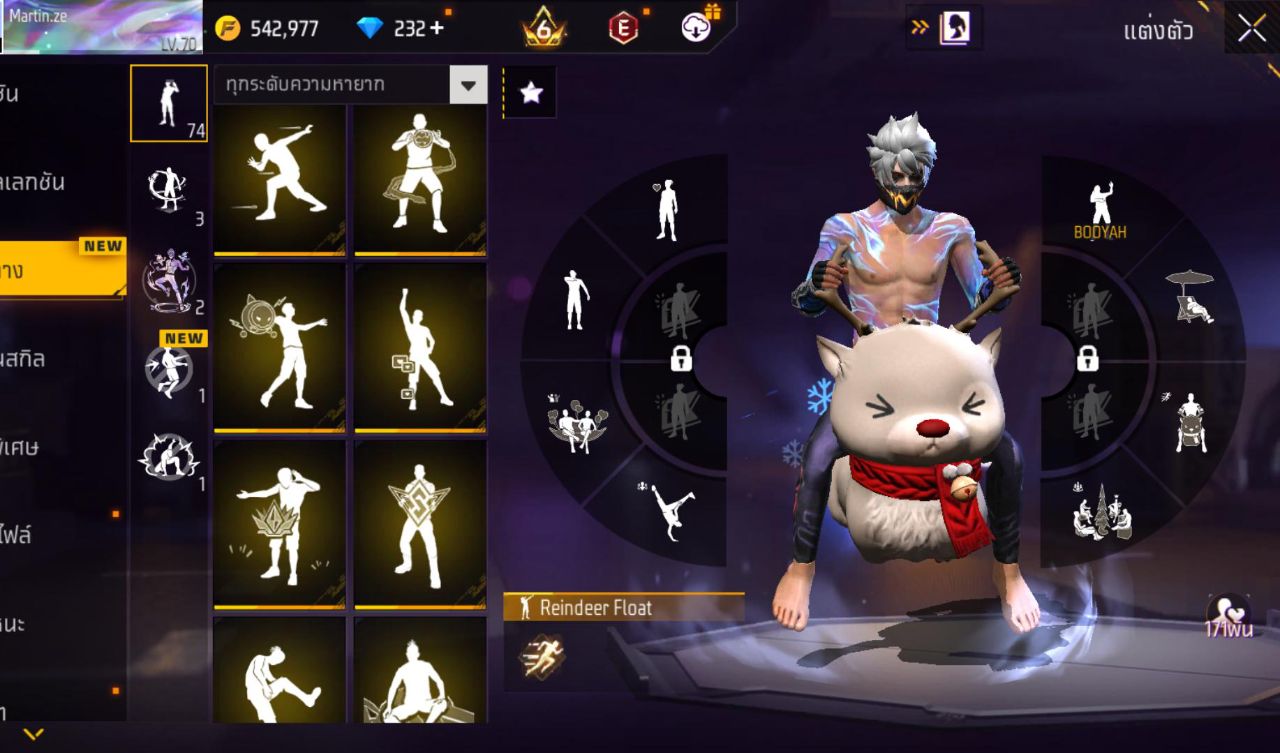Screen dimensions: 1280x753
Task: Switch to the emote category marked NEW
Action: point(168,368)
